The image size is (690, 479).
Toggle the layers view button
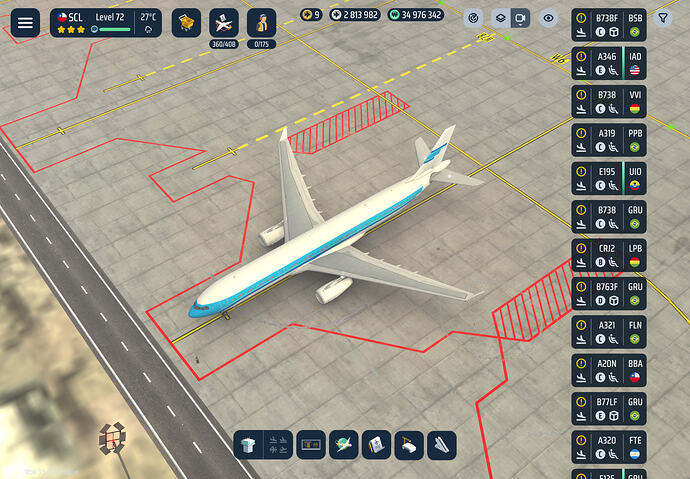[x=499, y=18]
